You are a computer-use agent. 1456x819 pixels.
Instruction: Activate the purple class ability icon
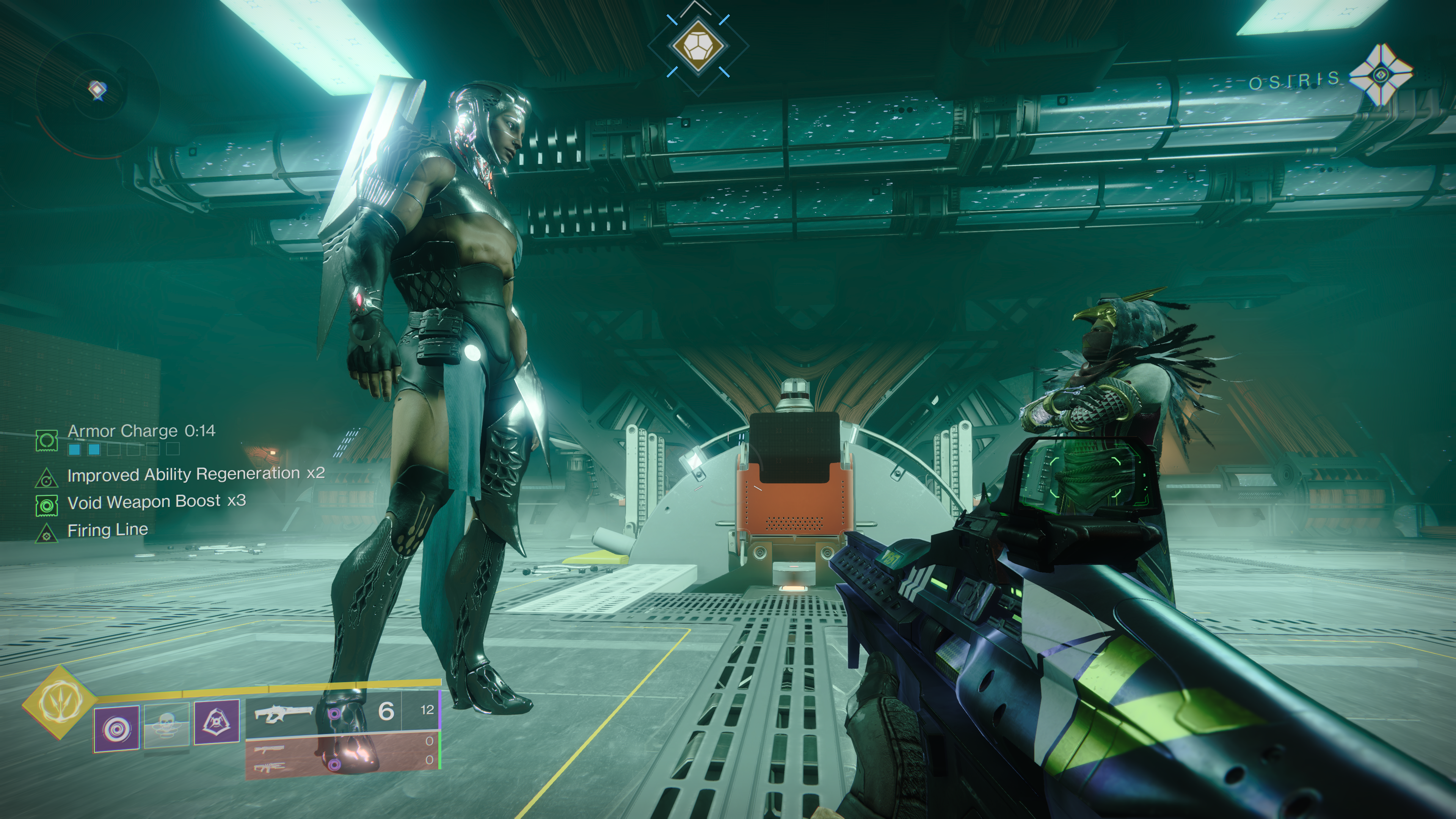click(217, 722)
